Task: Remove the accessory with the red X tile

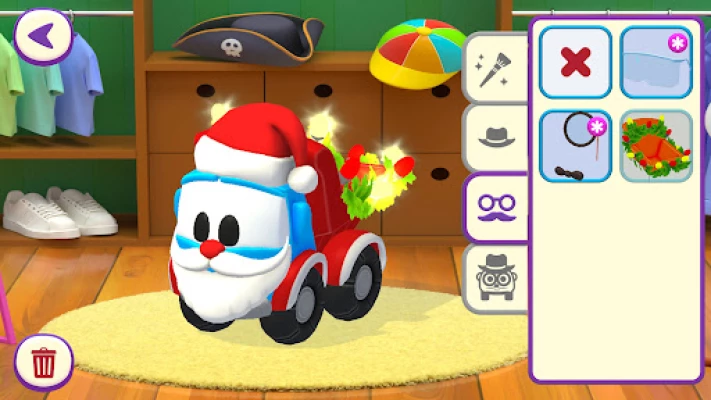Action: (x=575, y=62)
